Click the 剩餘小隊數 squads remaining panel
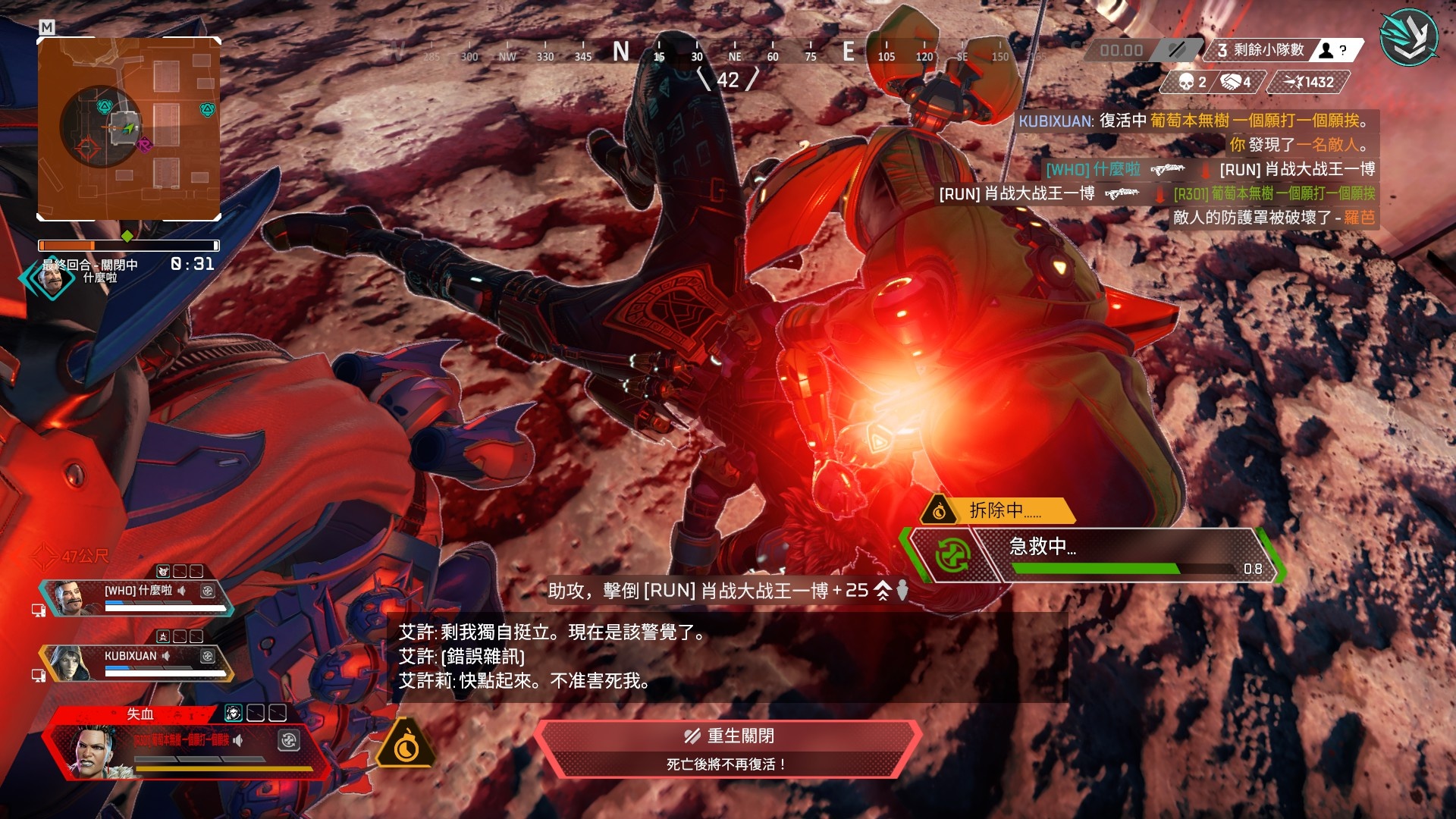The width and height of the screenshot is (1456, 819). [x=1282, y=50]
